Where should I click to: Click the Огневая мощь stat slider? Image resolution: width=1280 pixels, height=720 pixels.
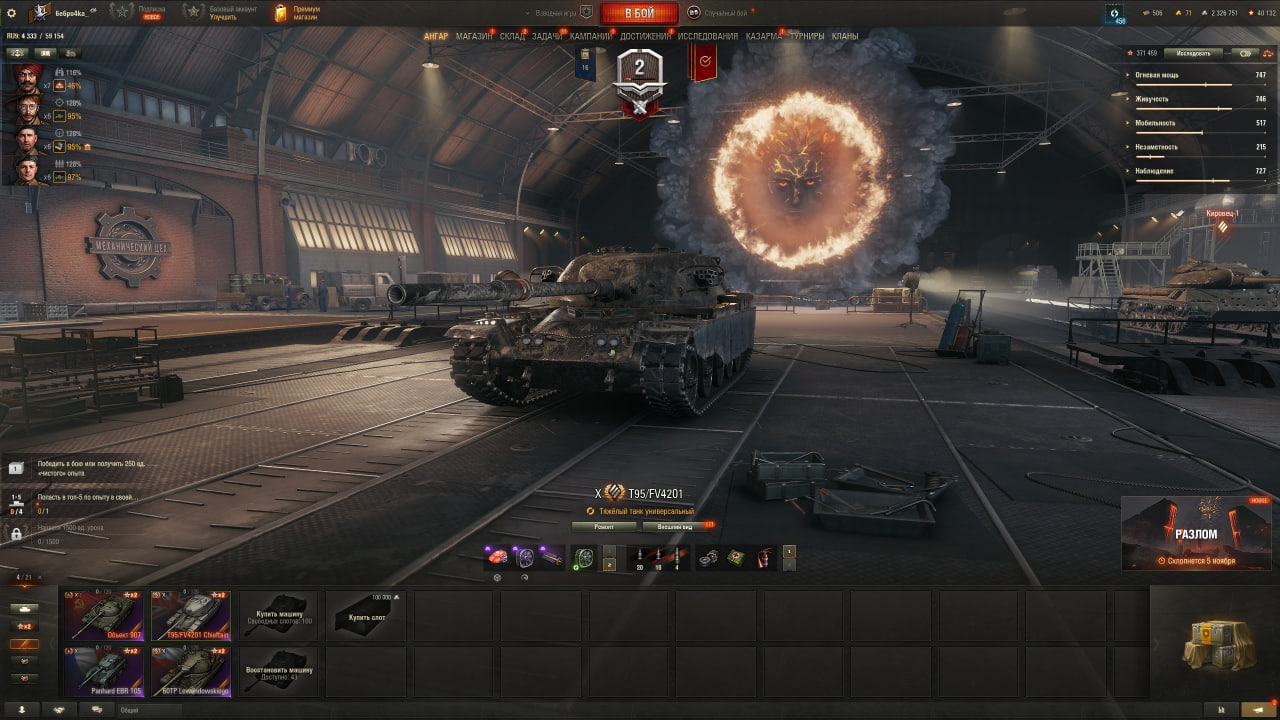(1200, 83)
